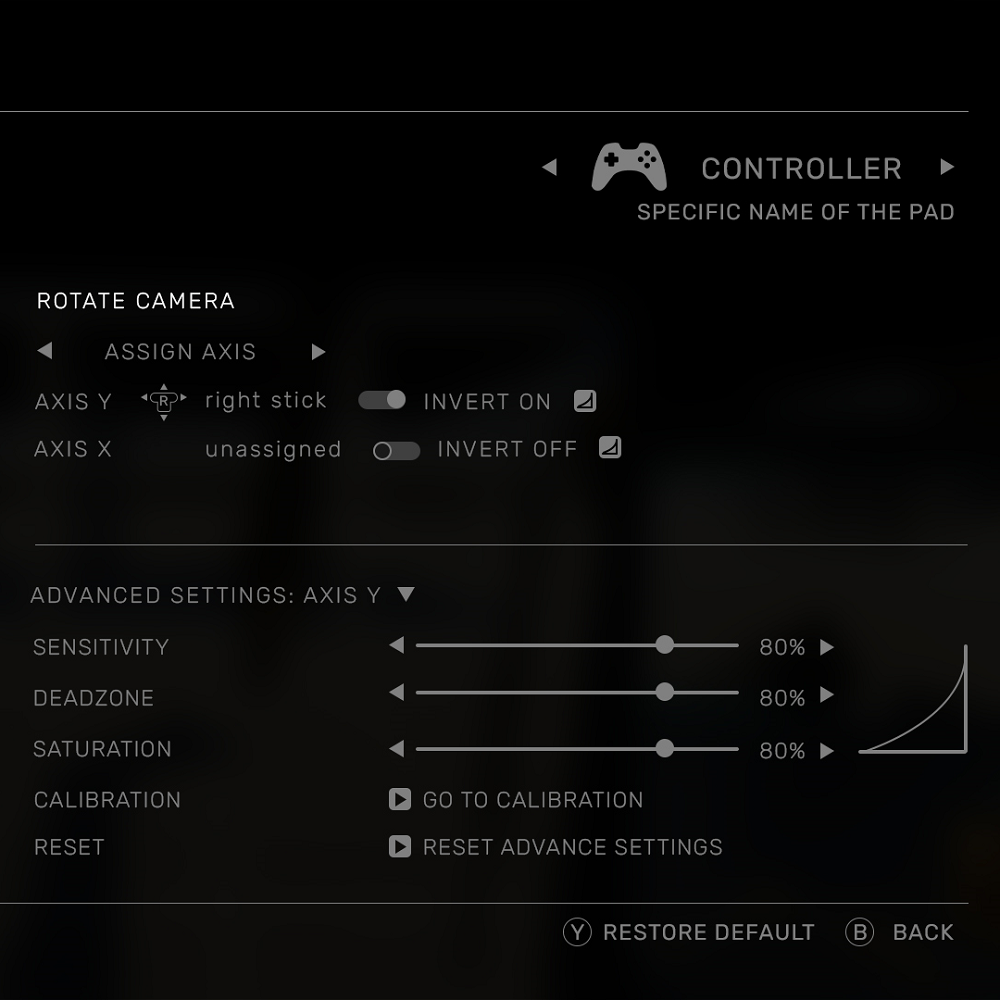This screenshot has height=1000, width=1000.
Task: Click the Sensitivity slider handle
Action: coord(665,646)
